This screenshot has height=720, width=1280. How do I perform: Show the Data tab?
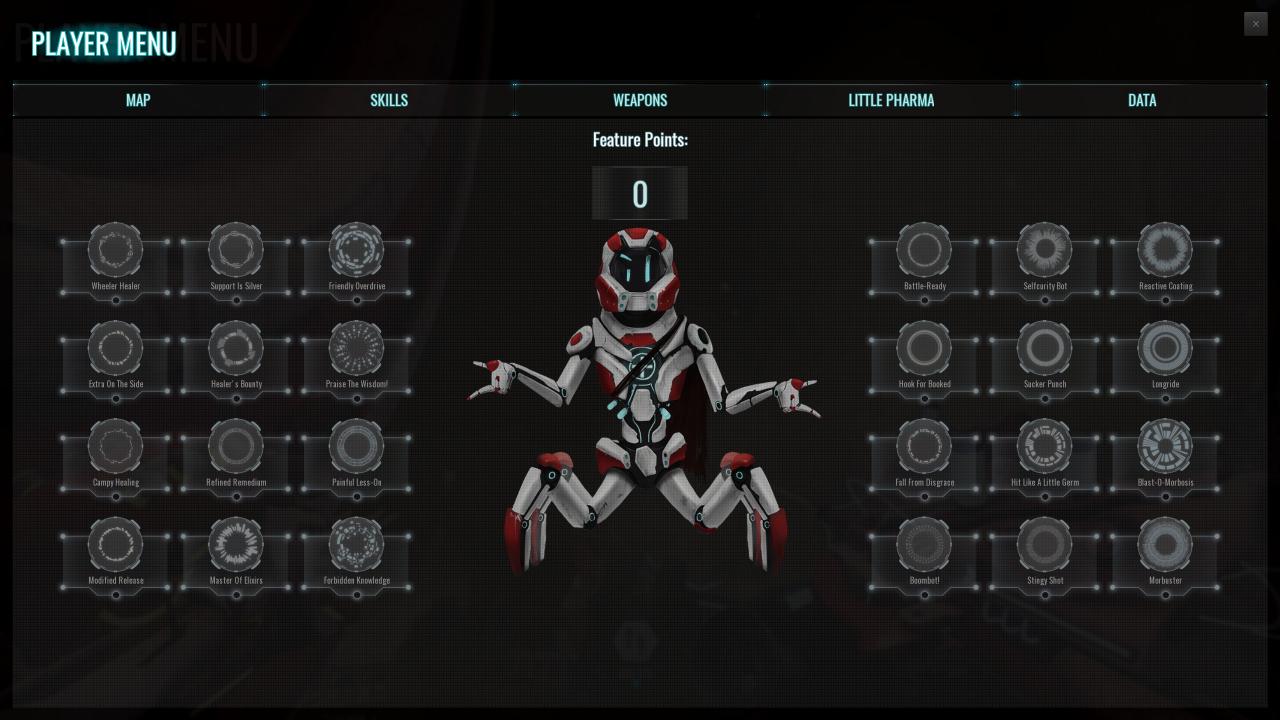(x=1142, y=100)
